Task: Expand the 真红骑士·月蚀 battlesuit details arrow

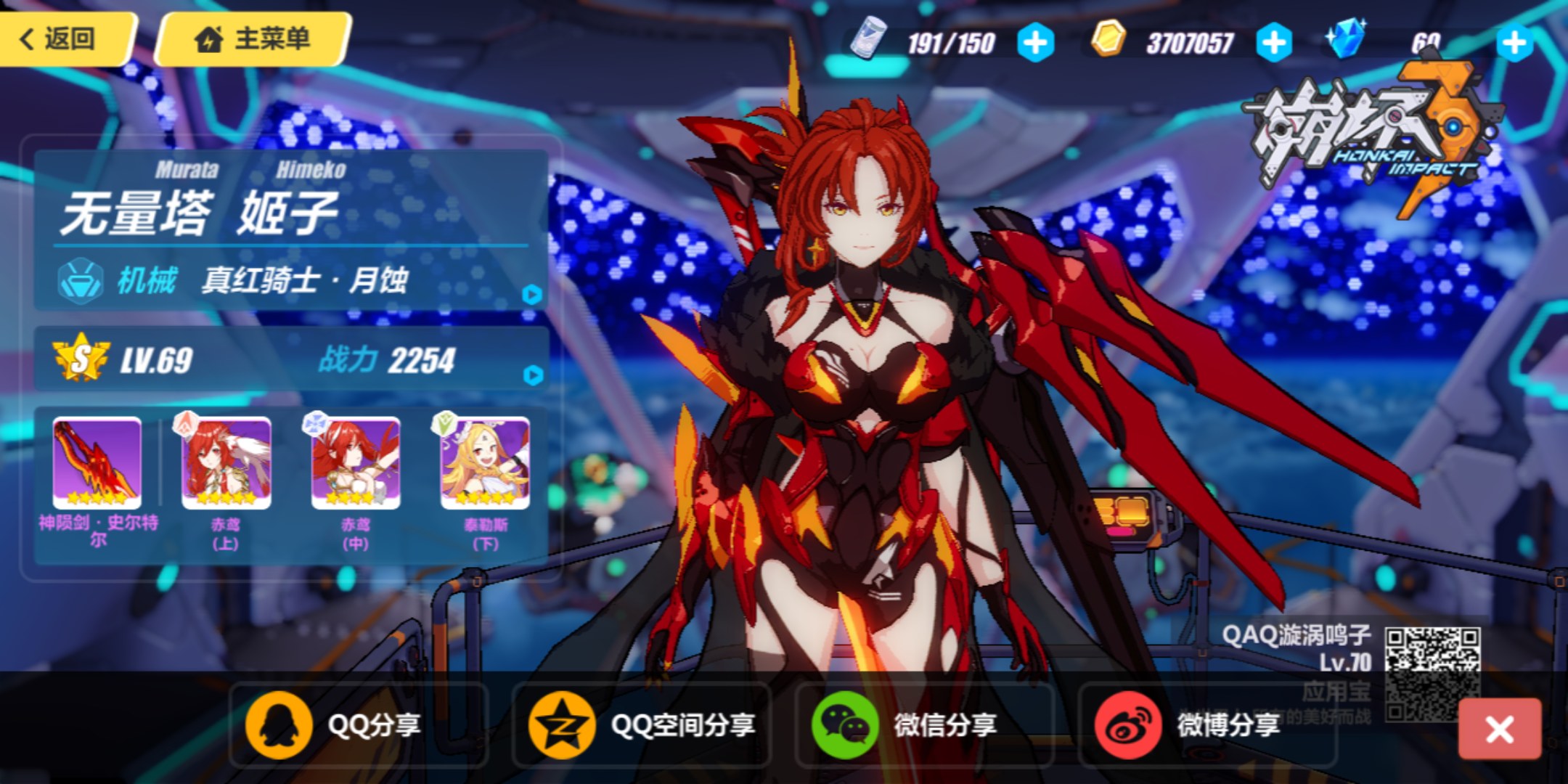Action: pyautogui.click(x=532, y=294)
